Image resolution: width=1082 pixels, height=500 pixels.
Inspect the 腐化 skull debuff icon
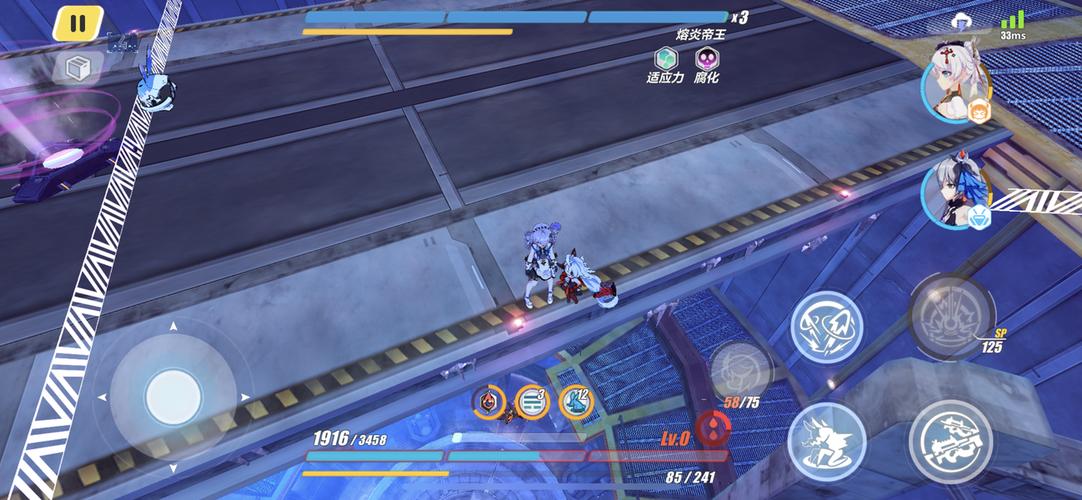707,58
